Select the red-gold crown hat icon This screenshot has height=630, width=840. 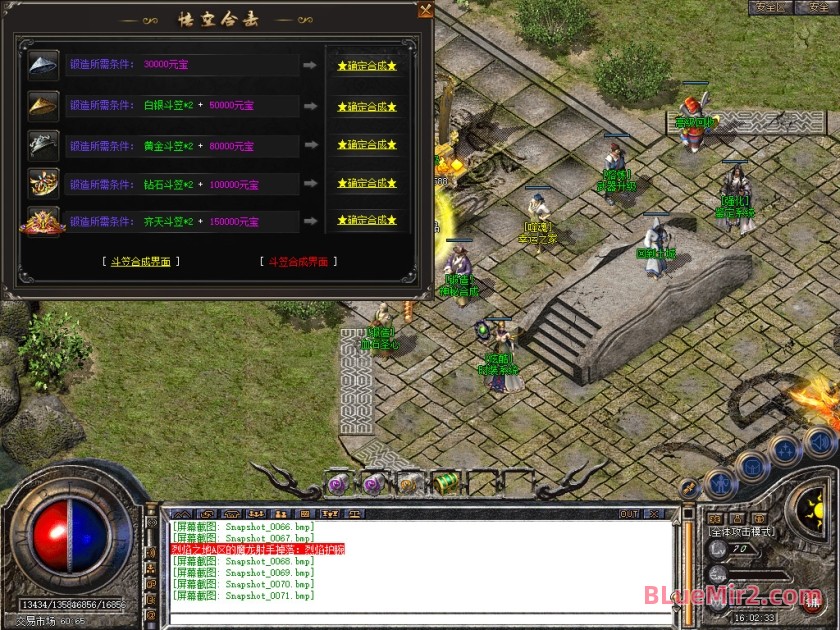coord(43,222)
